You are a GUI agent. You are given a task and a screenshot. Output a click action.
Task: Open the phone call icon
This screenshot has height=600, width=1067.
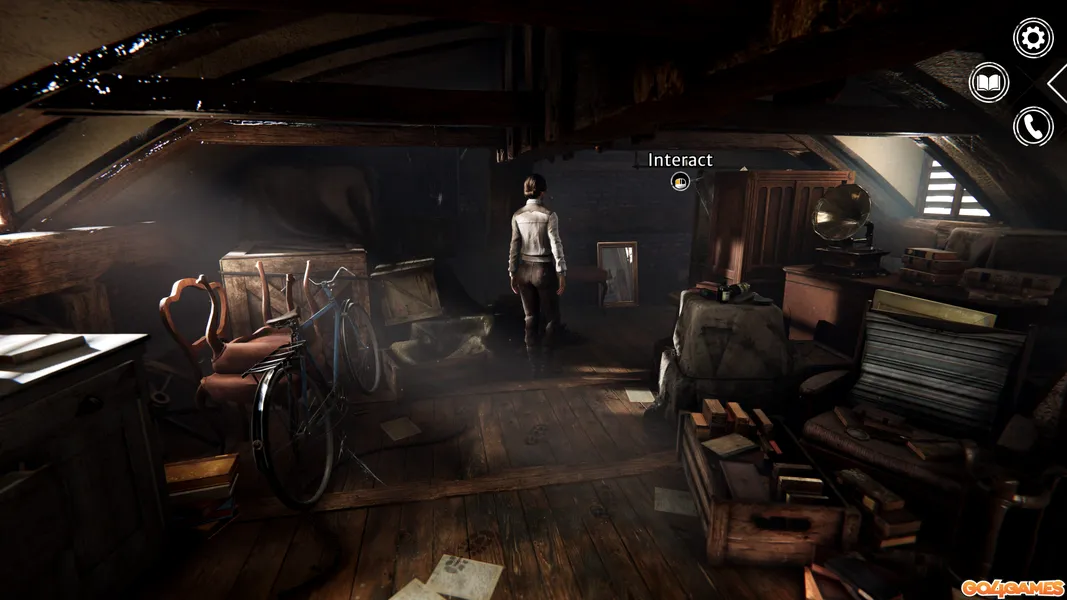pos(1033,126)
